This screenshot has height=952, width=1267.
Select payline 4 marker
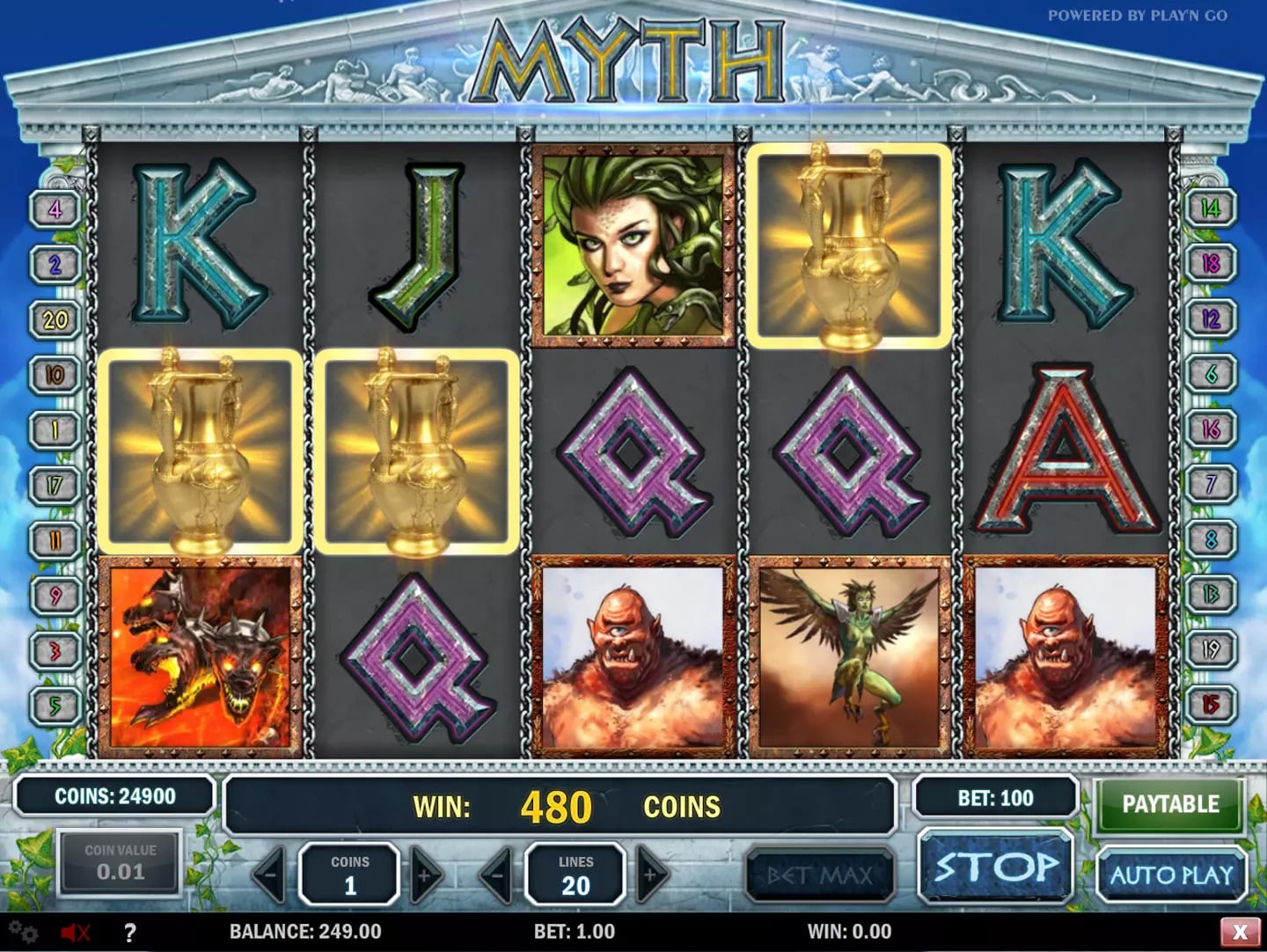click(55, 209)
